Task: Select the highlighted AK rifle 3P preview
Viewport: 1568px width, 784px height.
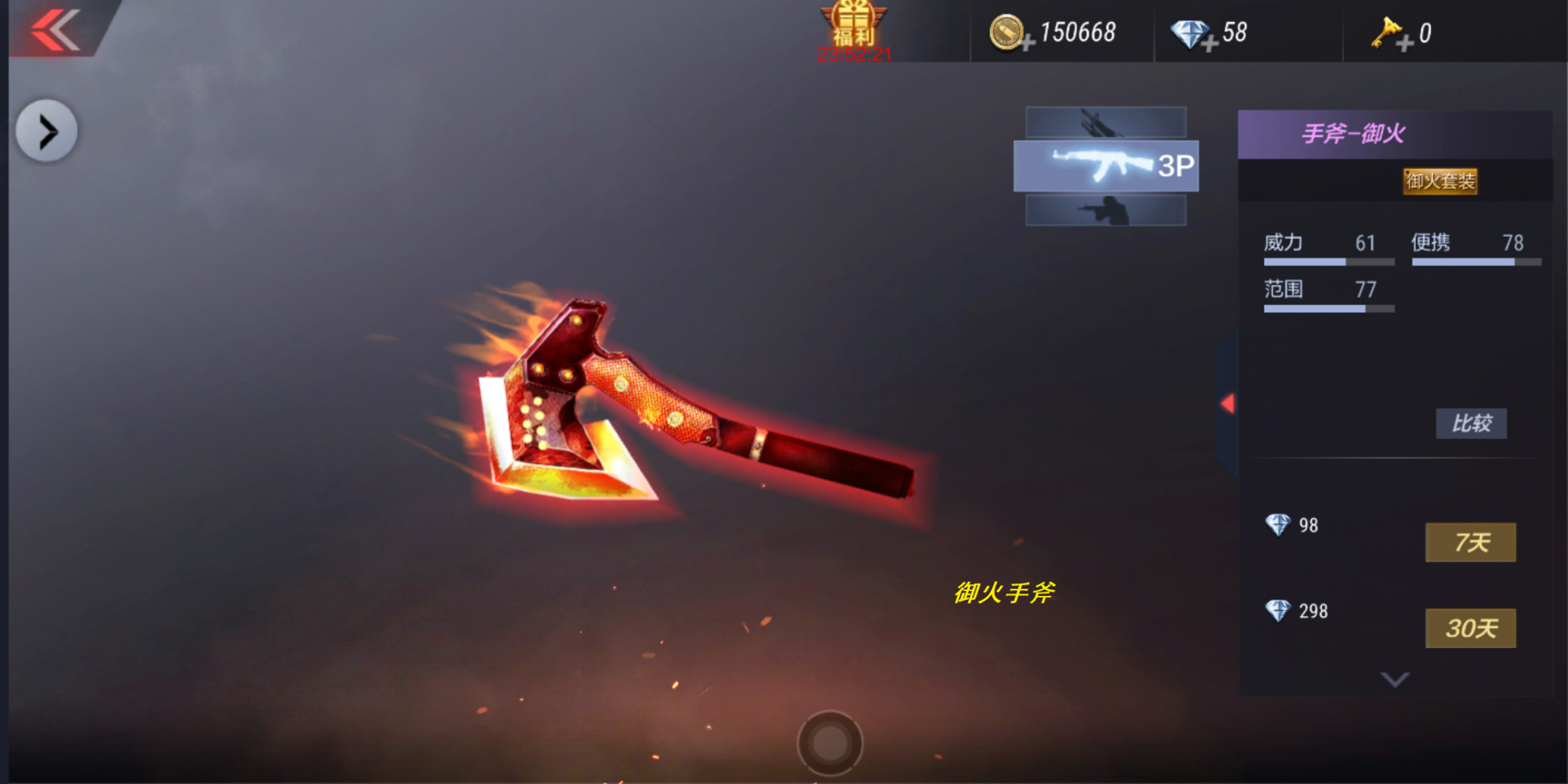Action: pos(1105,166)
